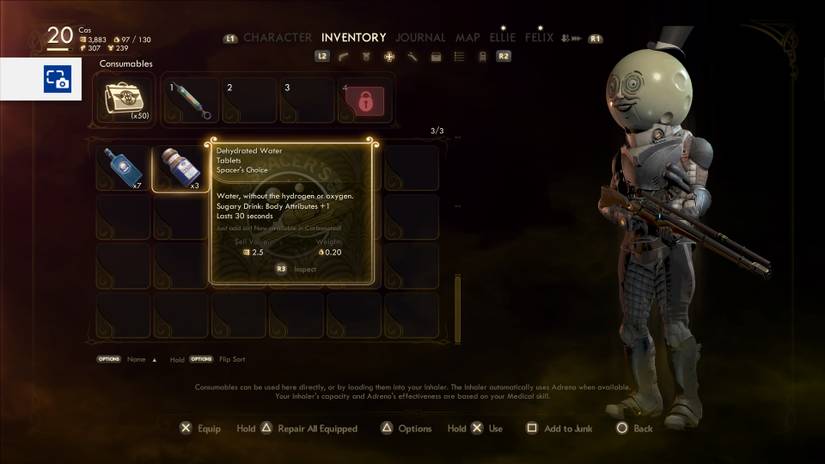This screenshot has width=825, height=464.
Task: Choose the empty inhaler slot 3
Action: coord(309,100)
